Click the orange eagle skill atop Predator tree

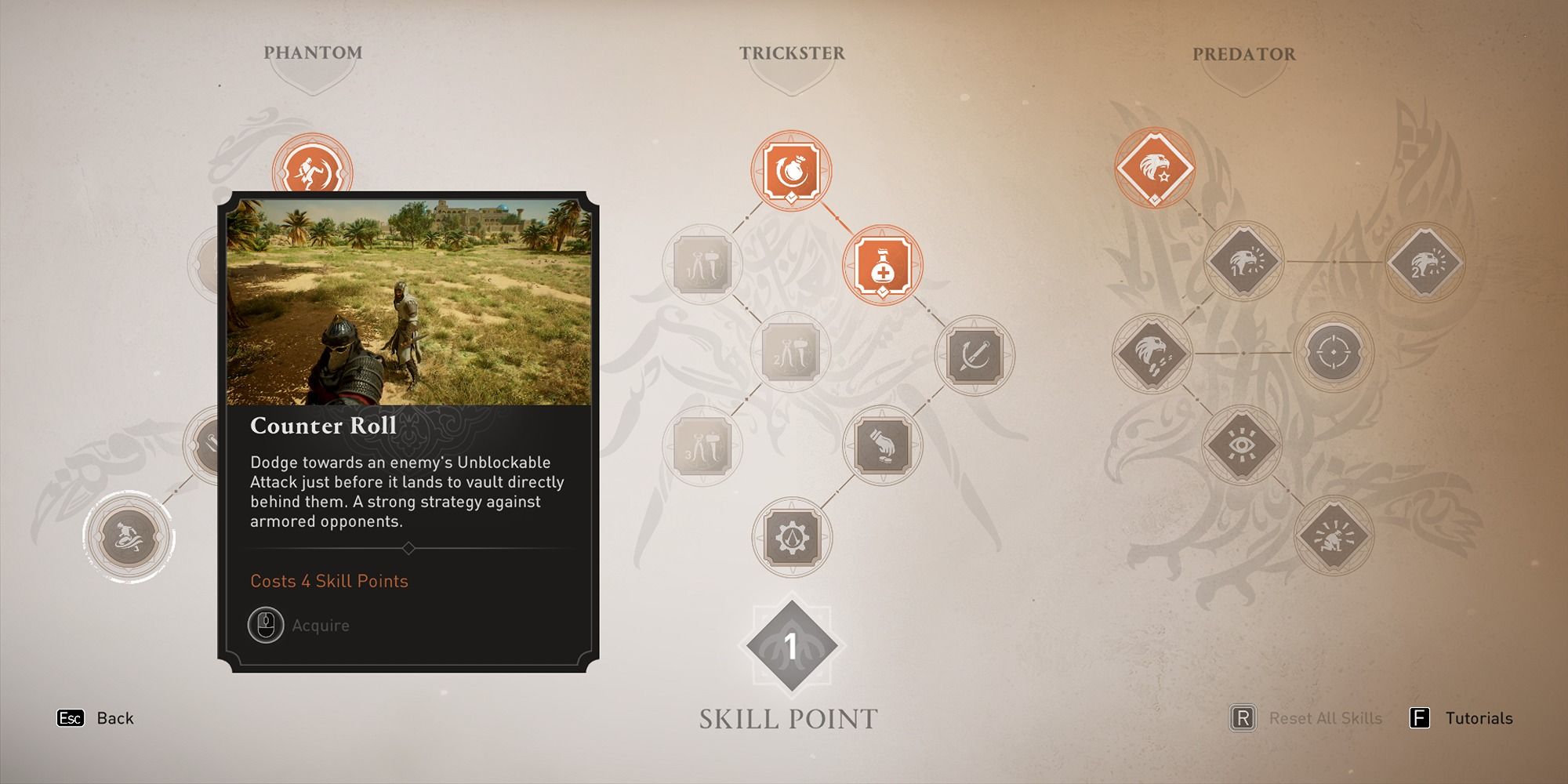(x=1154, y=167)
